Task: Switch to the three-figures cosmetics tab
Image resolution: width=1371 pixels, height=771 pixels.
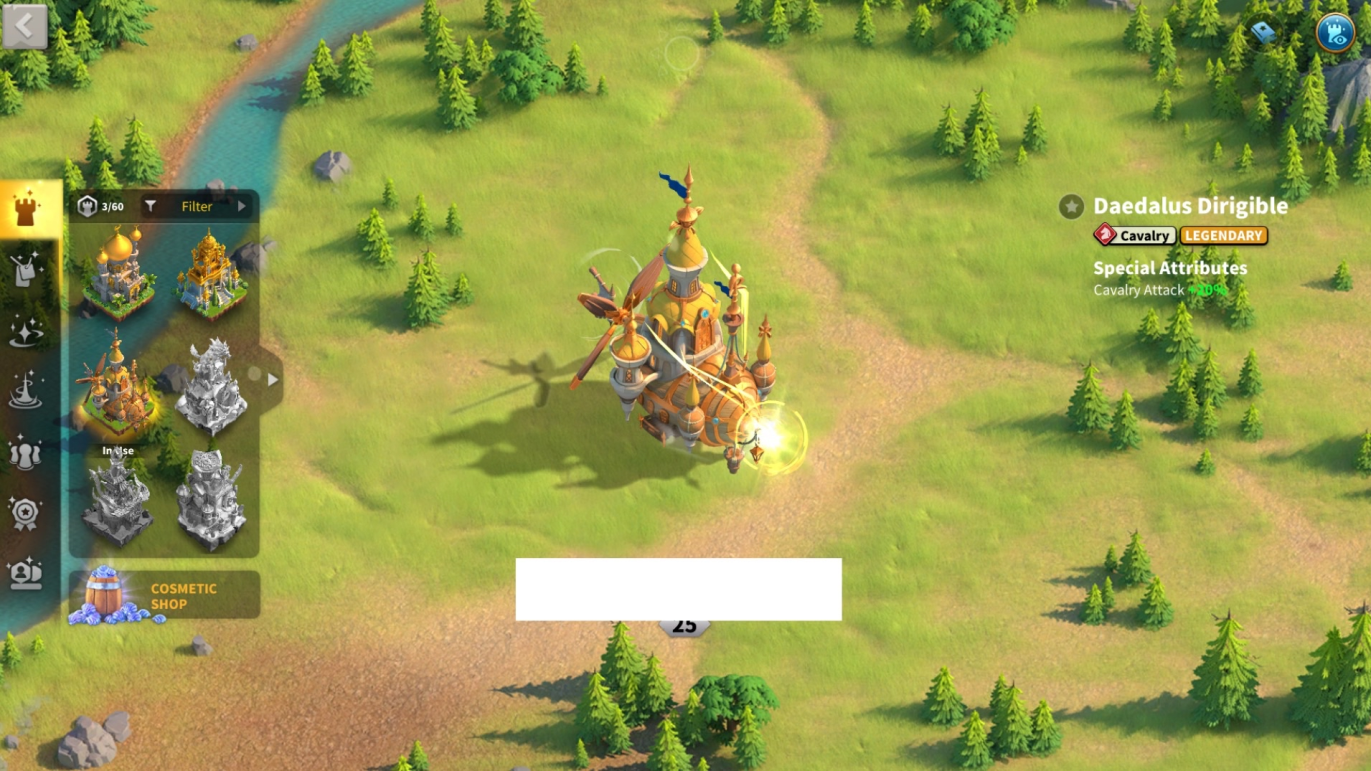Action: [x=26, y=453]
